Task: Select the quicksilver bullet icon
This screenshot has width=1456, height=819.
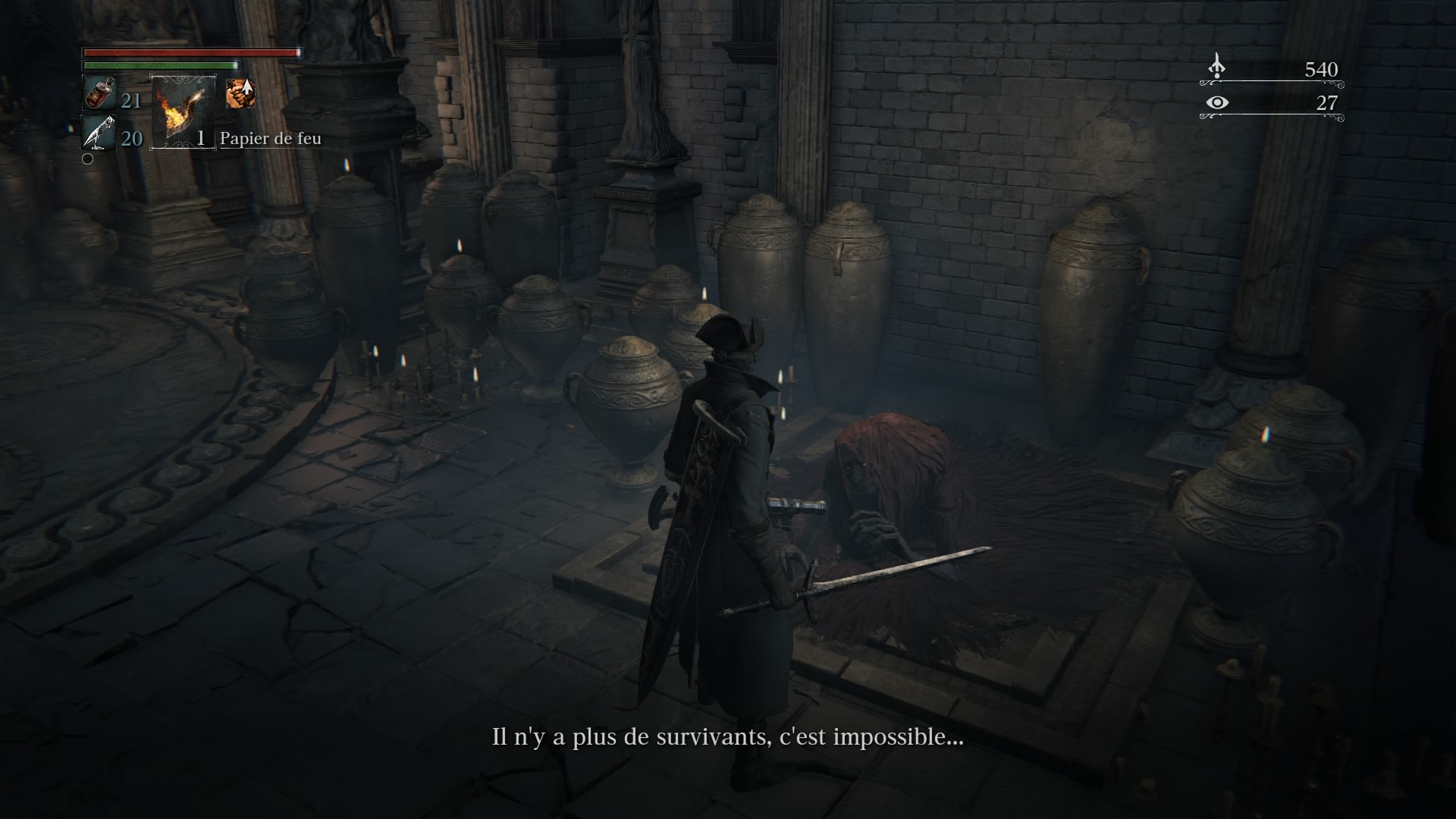Action: coord(99,133)
